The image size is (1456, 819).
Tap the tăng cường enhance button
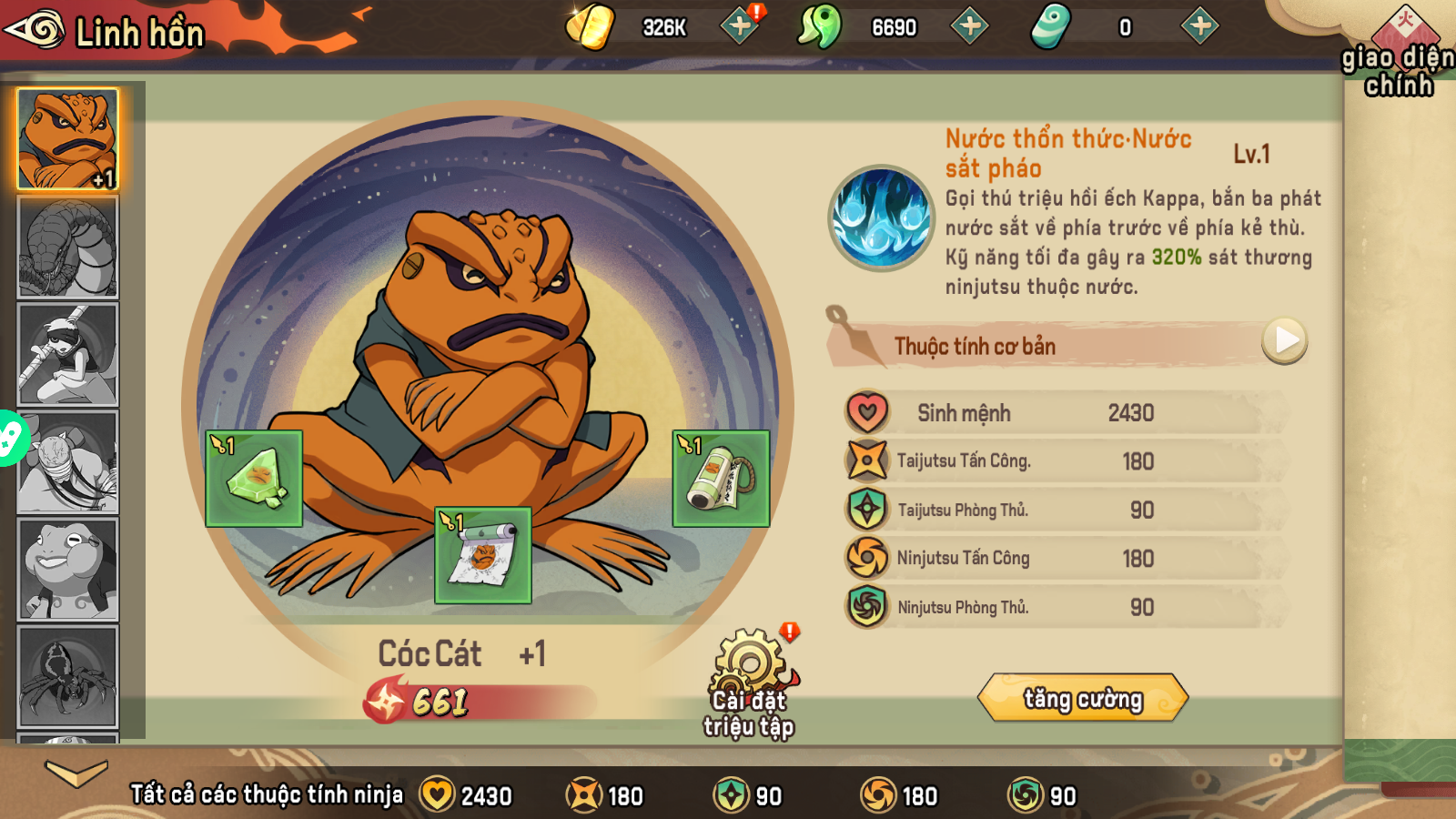pyautogui.click(x=1083, y=698)
